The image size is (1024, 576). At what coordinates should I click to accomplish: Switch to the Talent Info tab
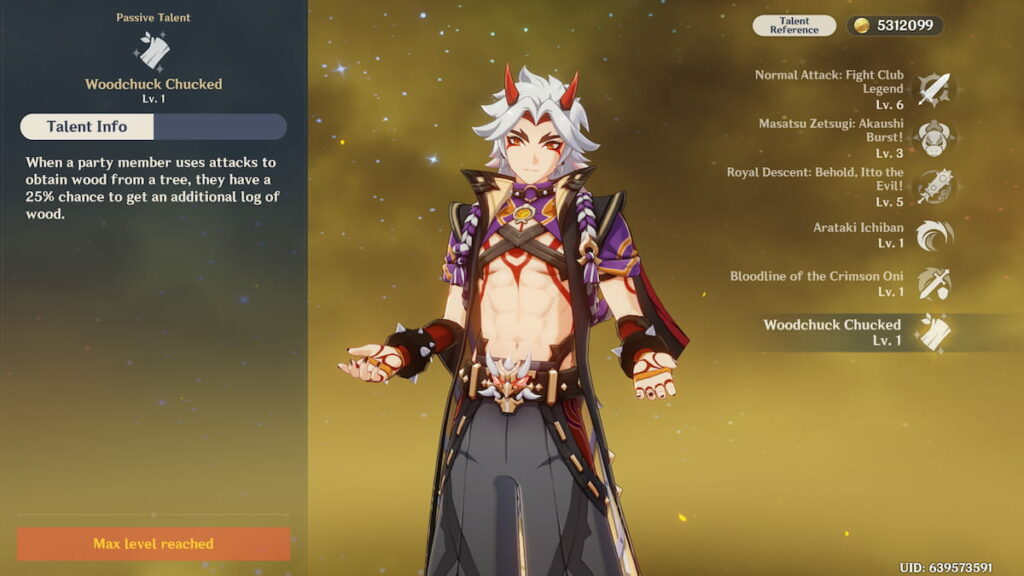click(x=87, y=127)
